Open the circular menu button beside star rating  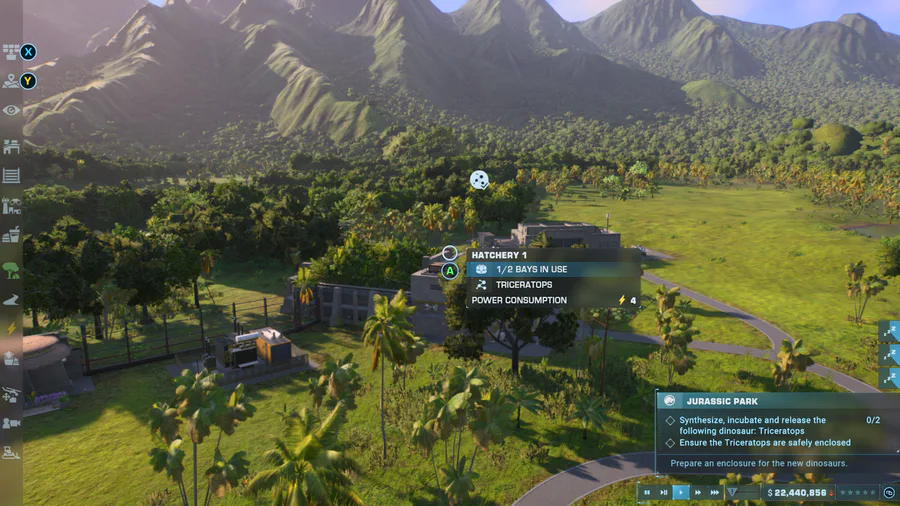889,492
